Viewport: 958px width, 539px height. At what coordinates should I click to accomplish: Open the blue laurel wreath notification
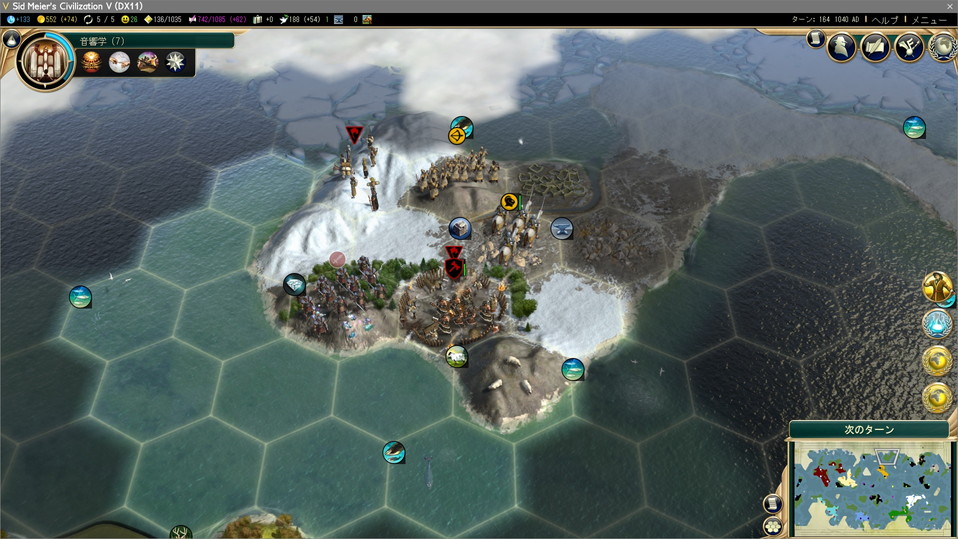(x=937, y=324)
